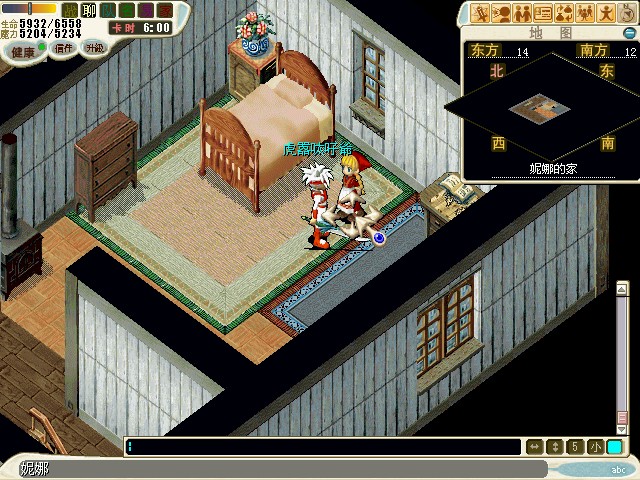
Task: Open the three-person family group icon
Action: [x=585, y=13]
